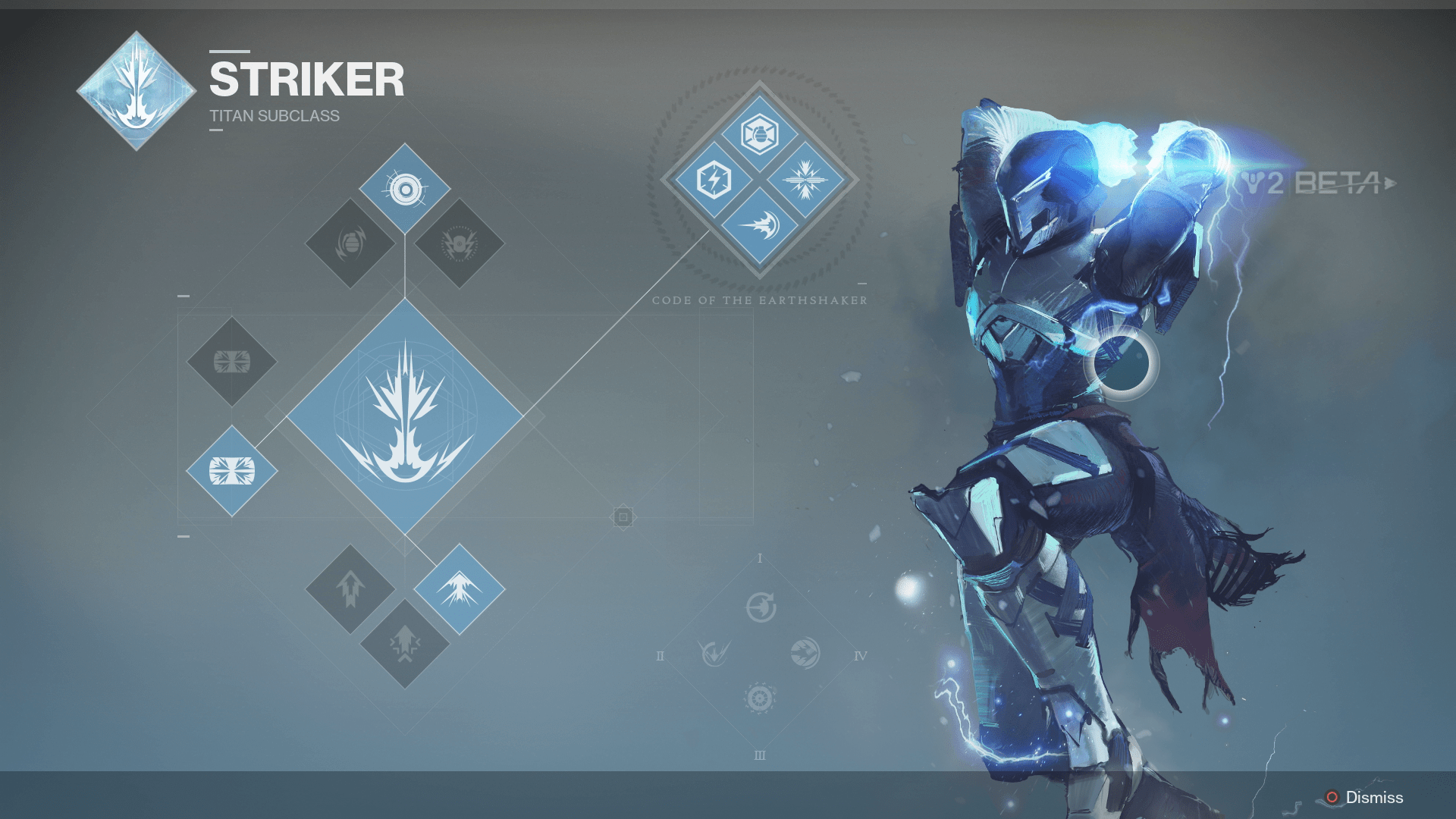Inspect the starburst Earthshaker perk
1456x819 pixels.
click(x=805, y=180)
